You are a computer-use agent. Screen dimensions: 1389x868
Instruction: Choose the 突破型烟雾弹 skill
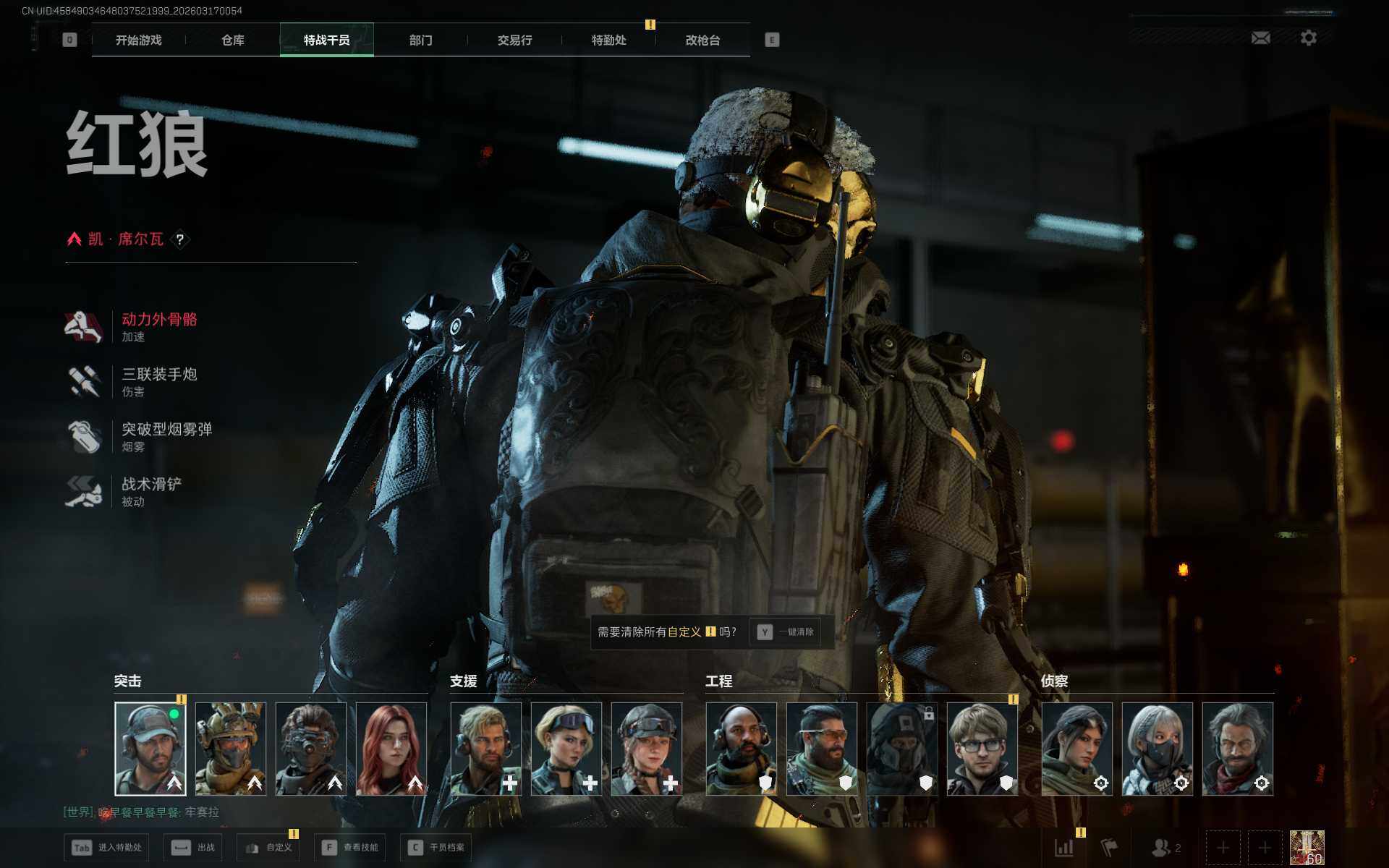coord(166,436)
